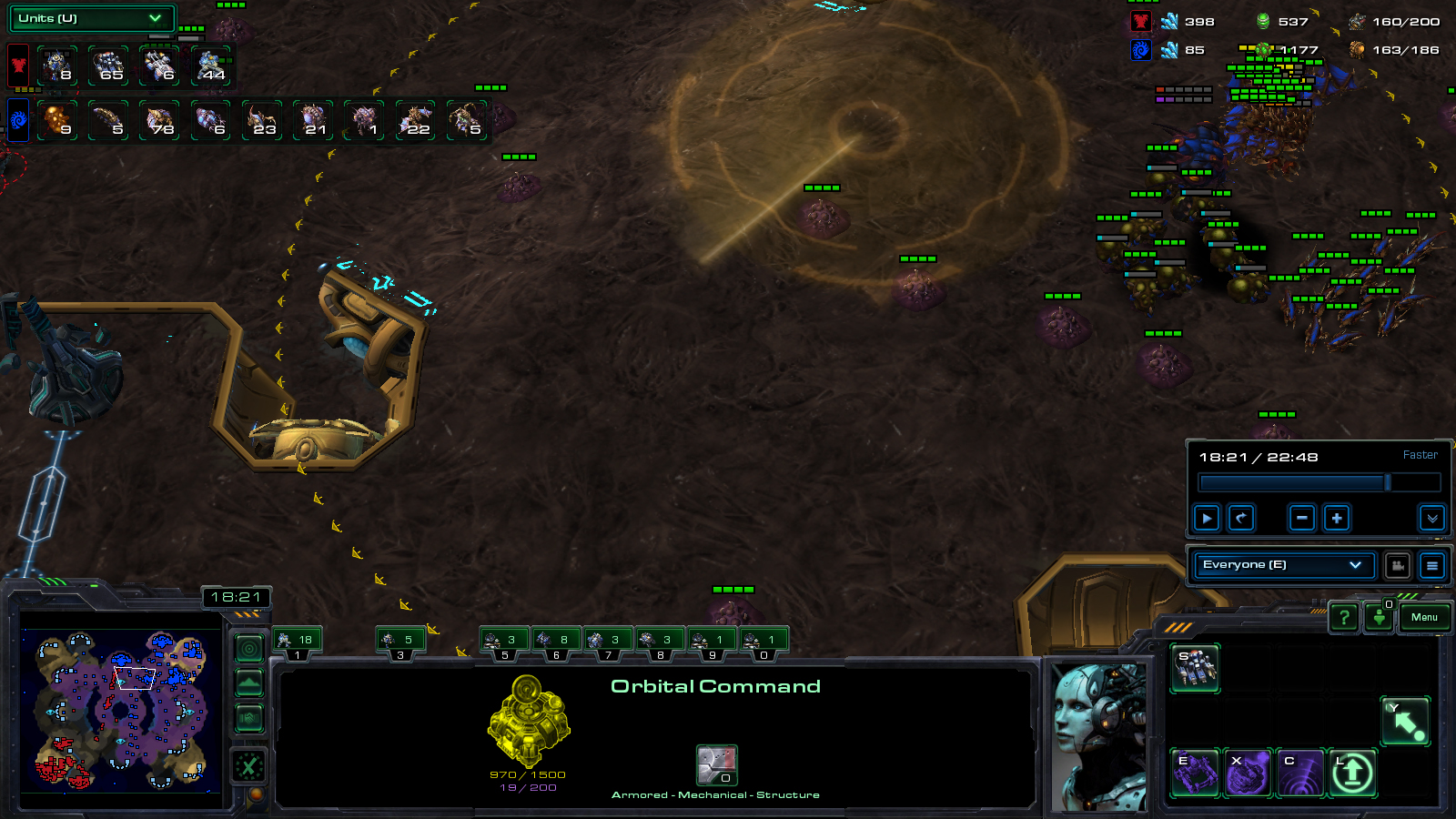The width and height of the screenshot is (1456, 819).
Task: Decrease replay speed with the minus button
Action: [x=1302, y=519]
